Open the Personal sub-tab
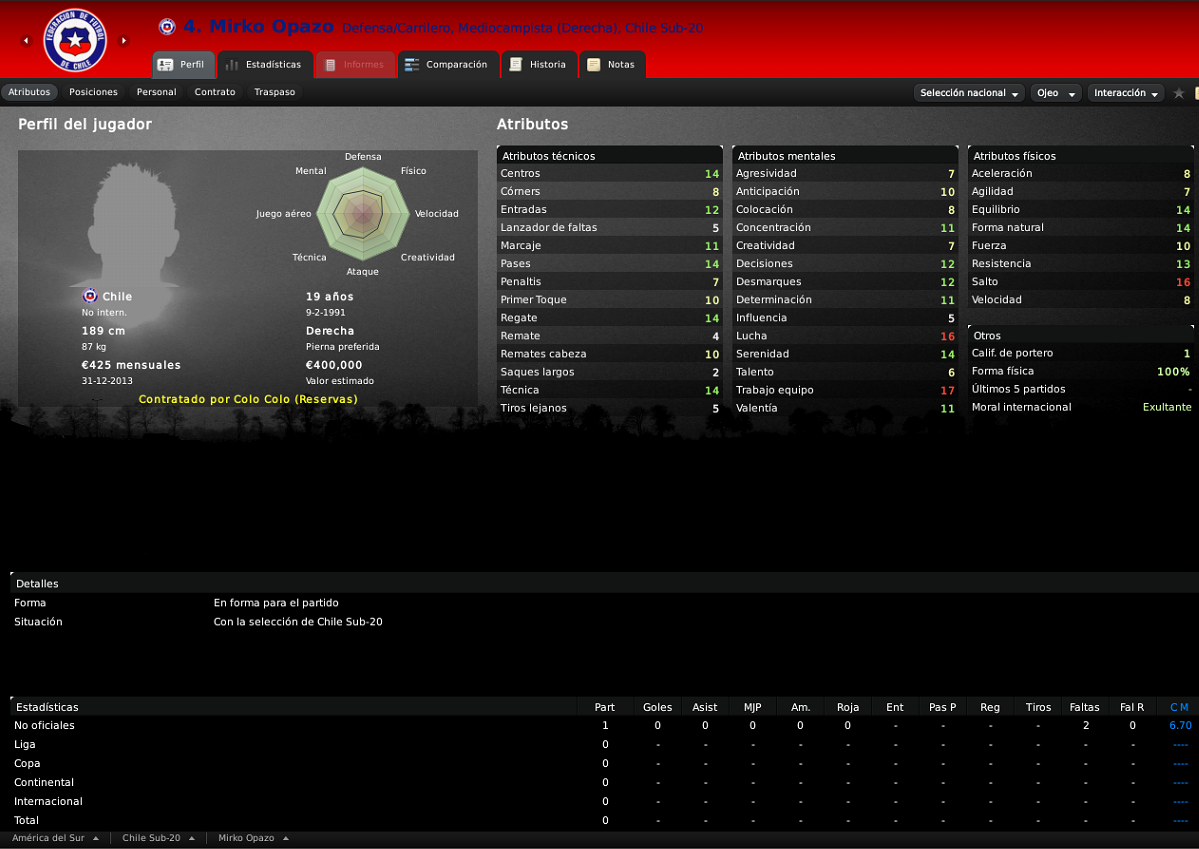The image size is (1199, 849). click(x=156, y=92)
